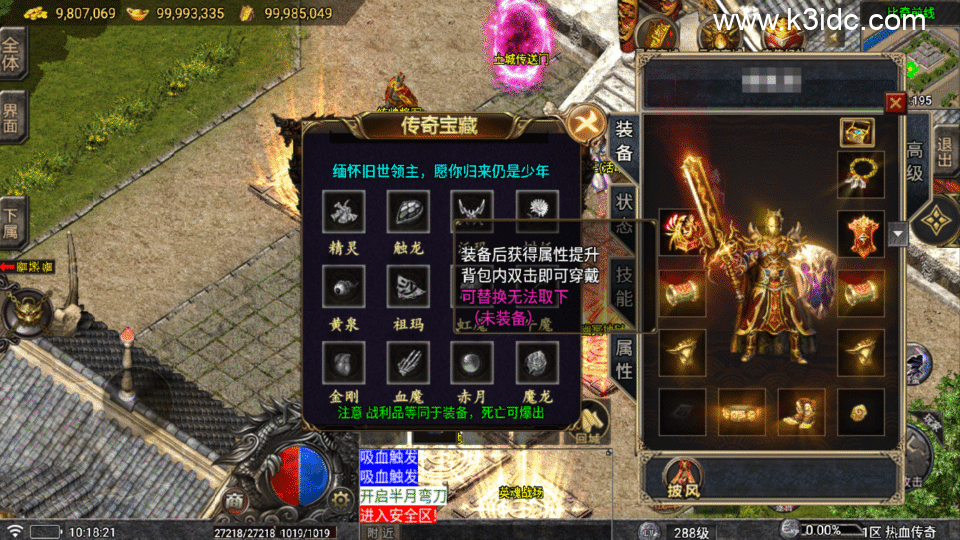
Task: Select the 魔龙 treasure slot
Action: [536, 362]
